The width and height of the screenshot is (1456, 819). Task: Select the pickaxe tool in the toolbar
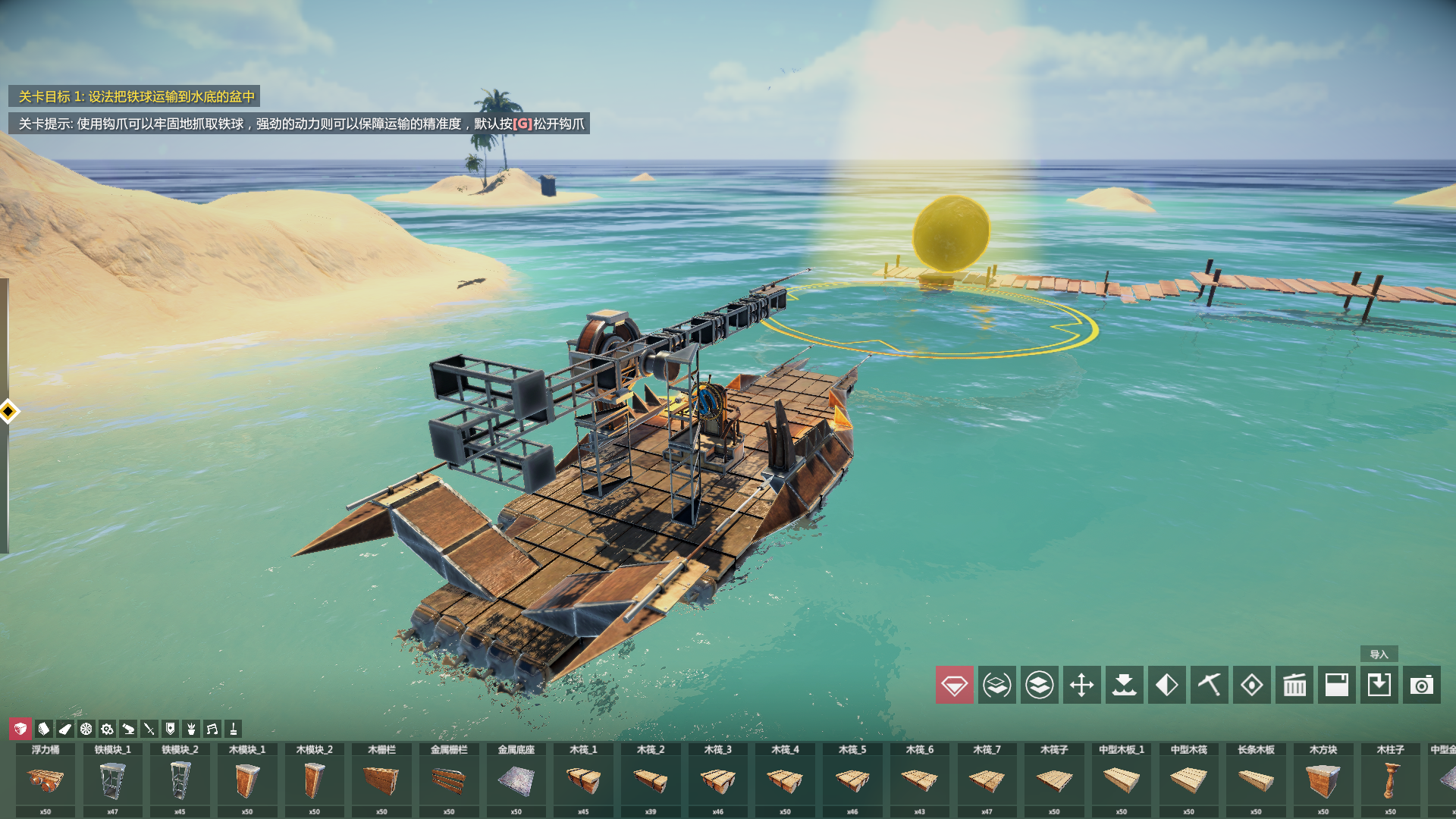[1209, 685]
